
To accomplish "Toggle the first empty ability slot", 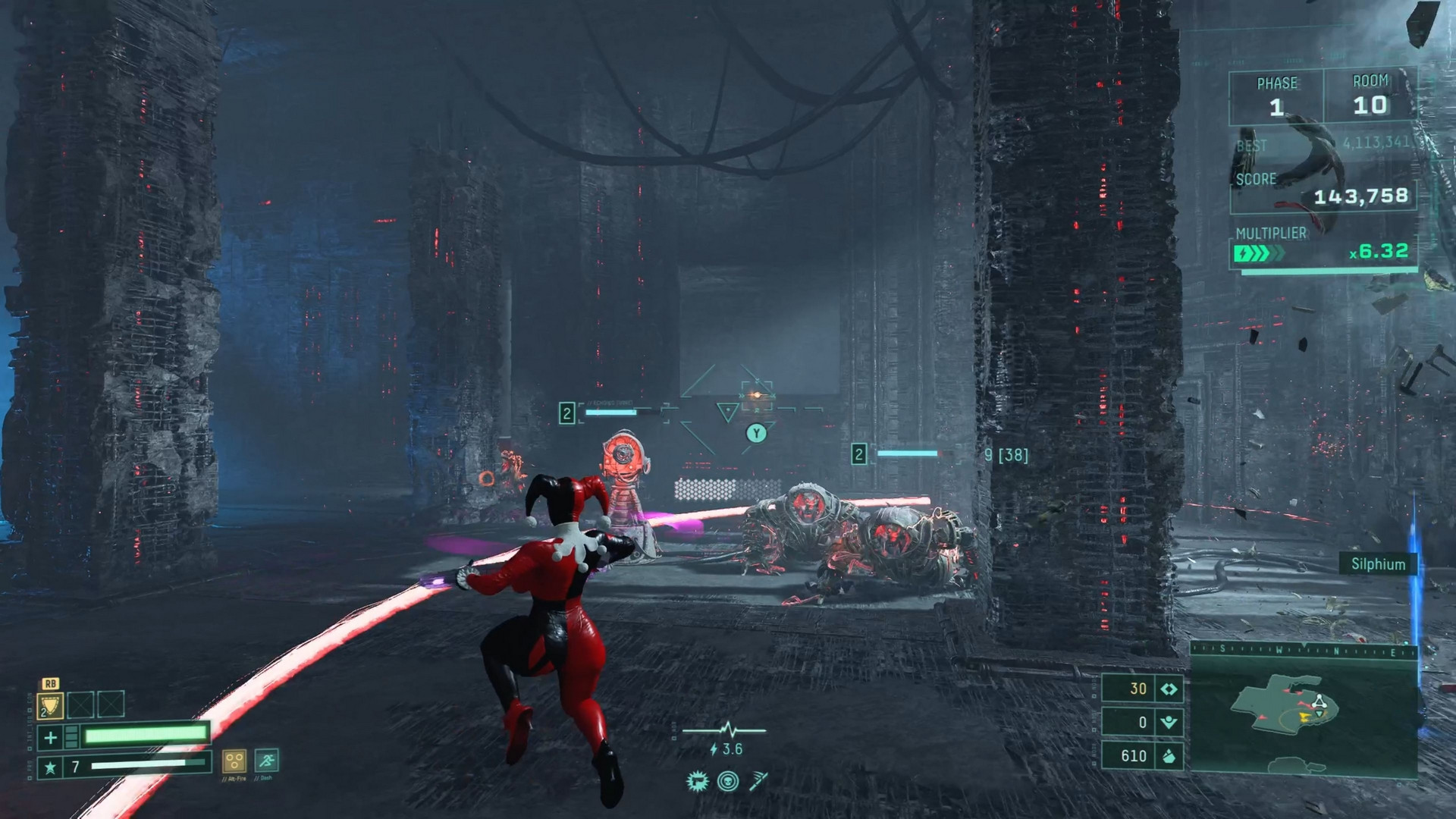I will [80, 704].
